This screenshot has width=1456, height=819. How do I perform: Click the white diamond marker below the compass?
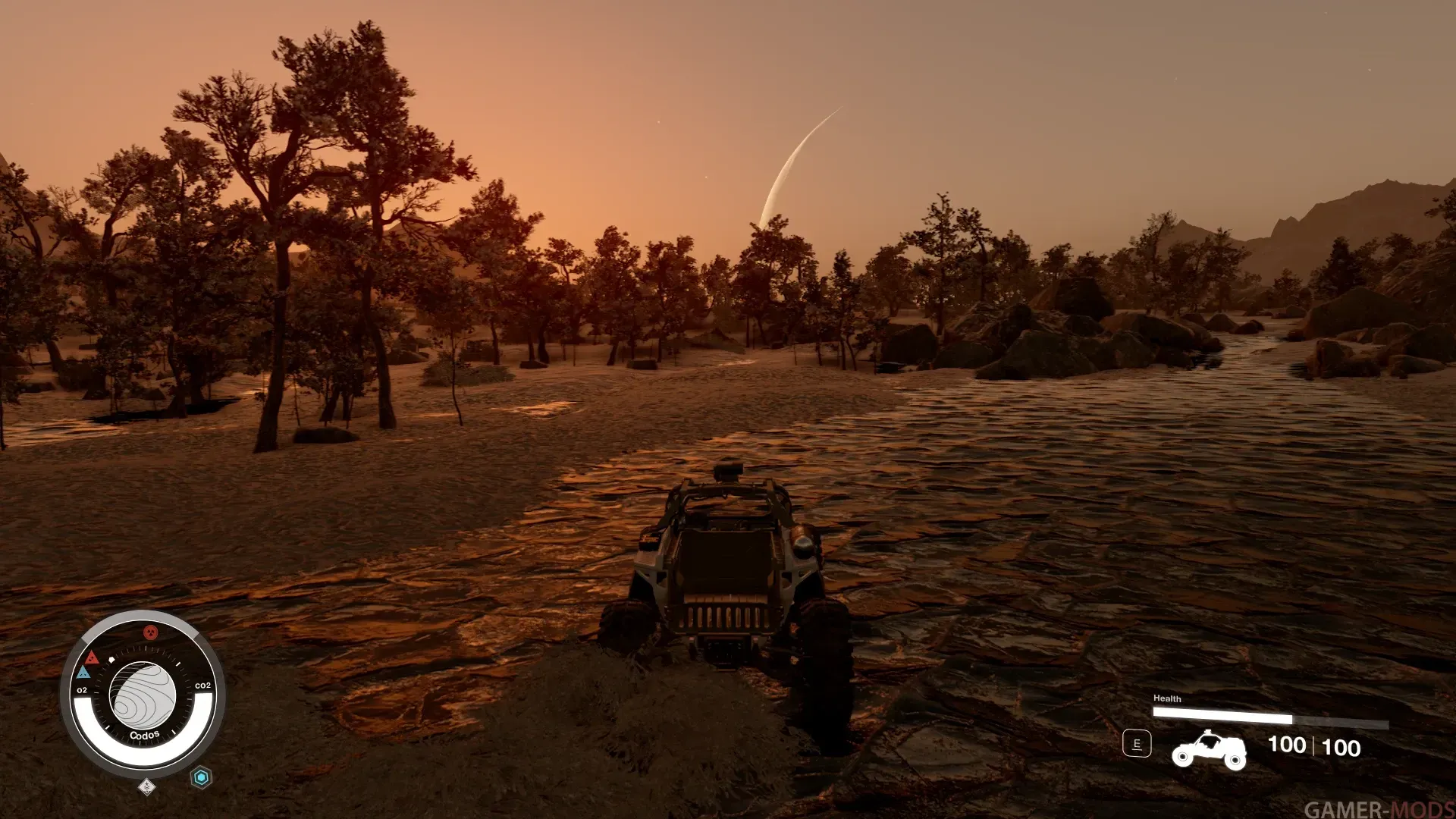point(147,787)
